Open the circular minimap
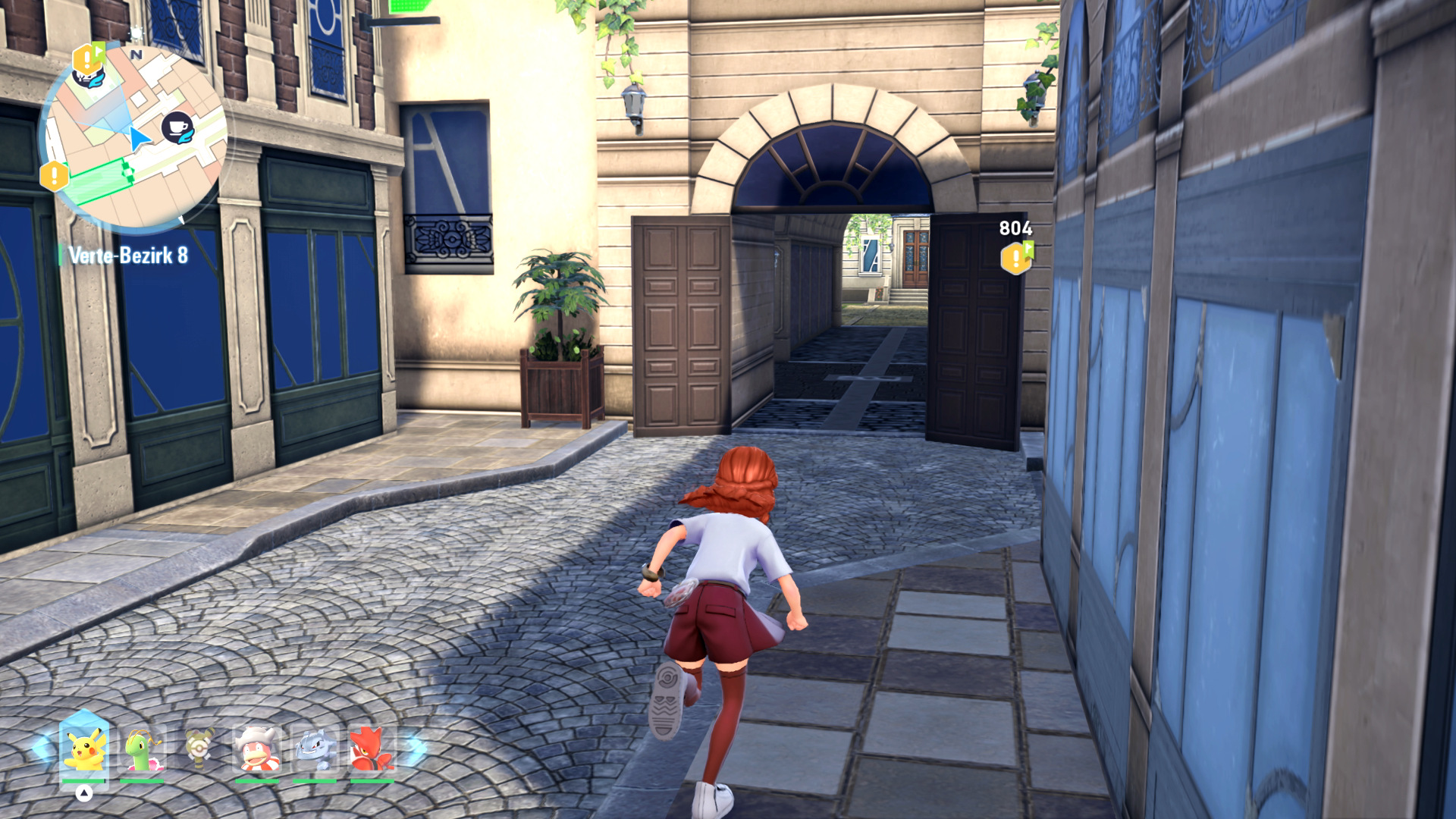 pyautogui.click(x=133, y=136)
